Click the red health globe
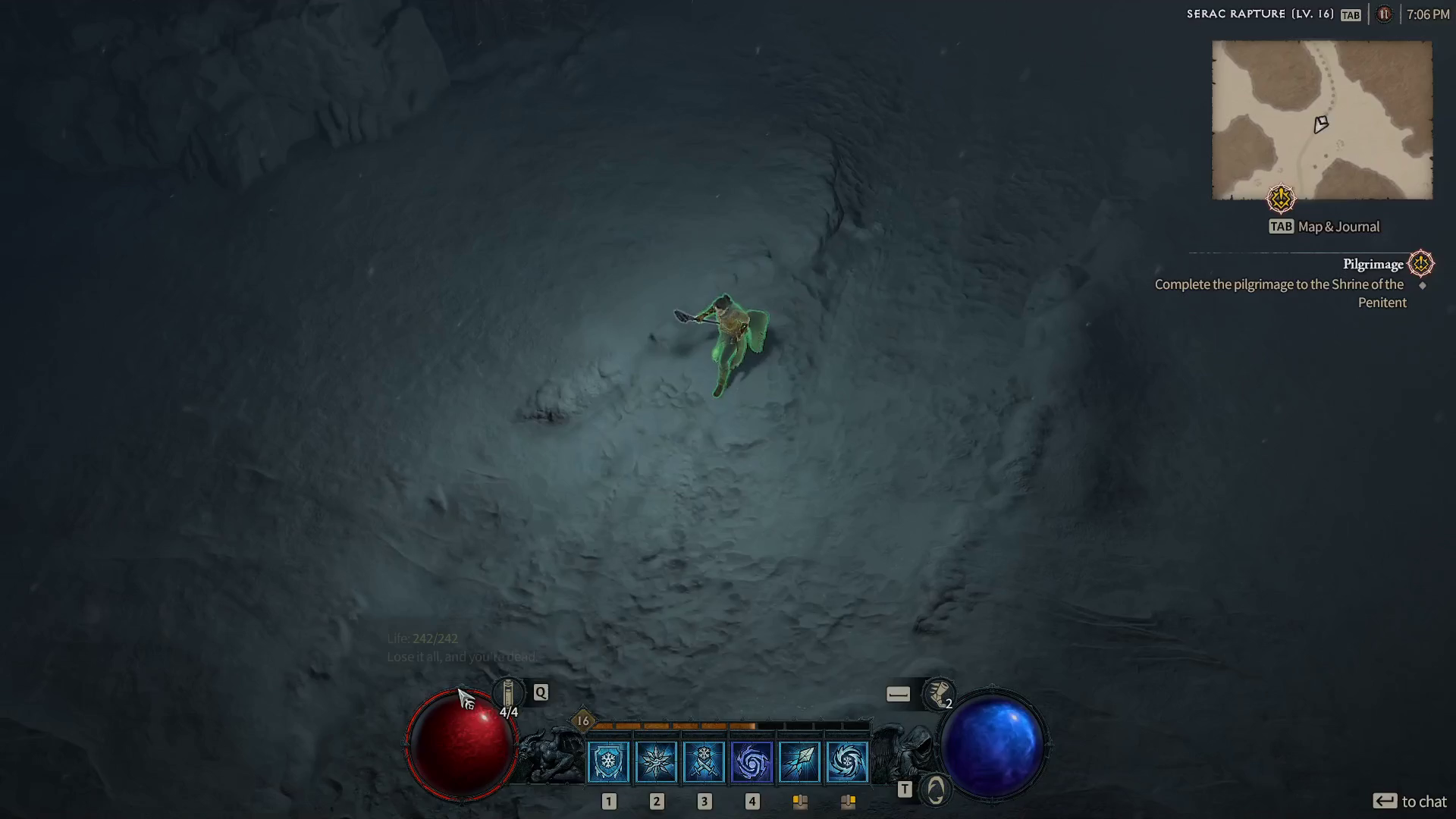Image resolution: width=1456 pixels, height=819 pixels. point(463,743)
